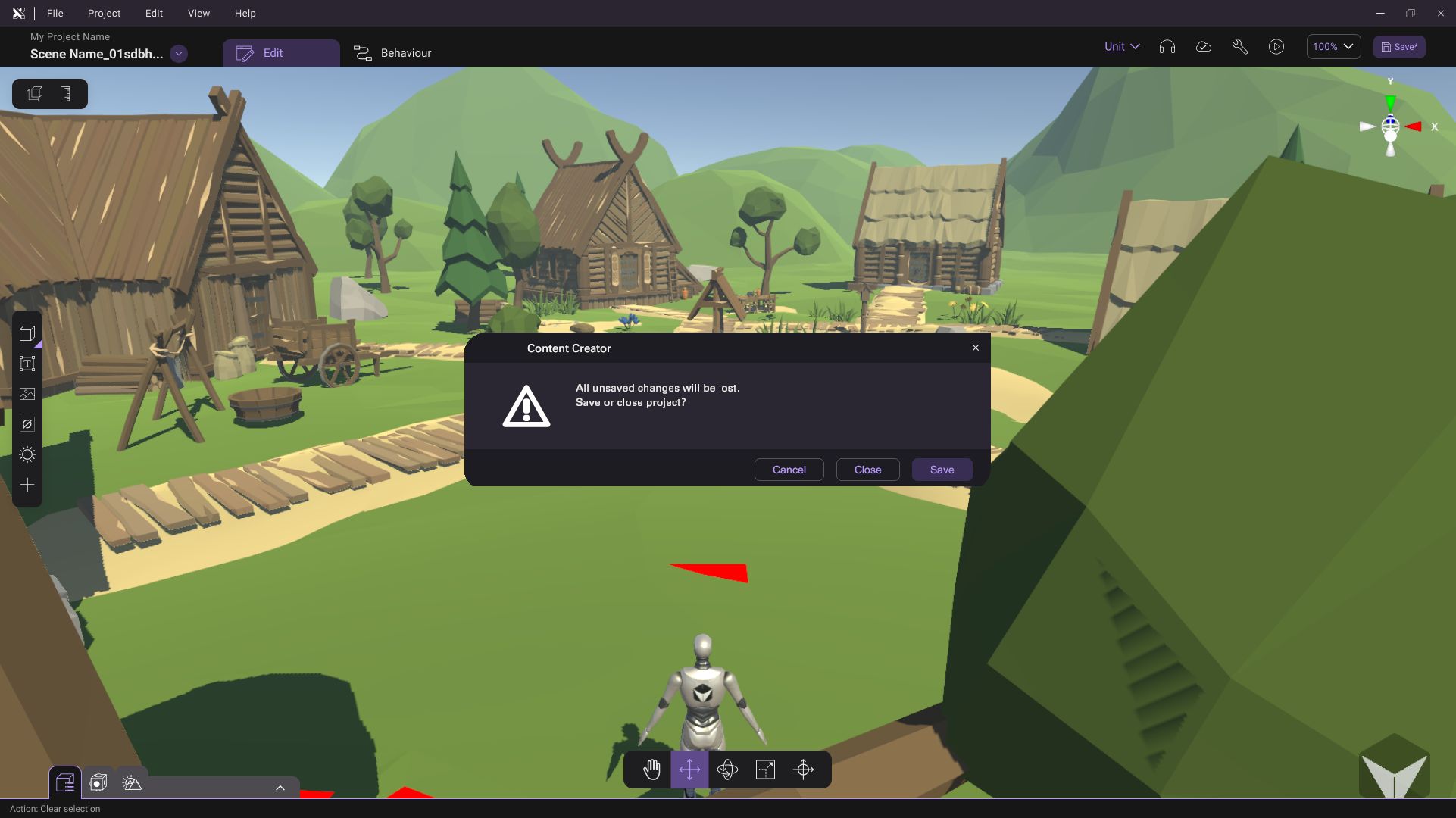This screenshot has height=818, width=1456.
Task: Choose Close to discard project changes
Action: [x=867, y=470]
